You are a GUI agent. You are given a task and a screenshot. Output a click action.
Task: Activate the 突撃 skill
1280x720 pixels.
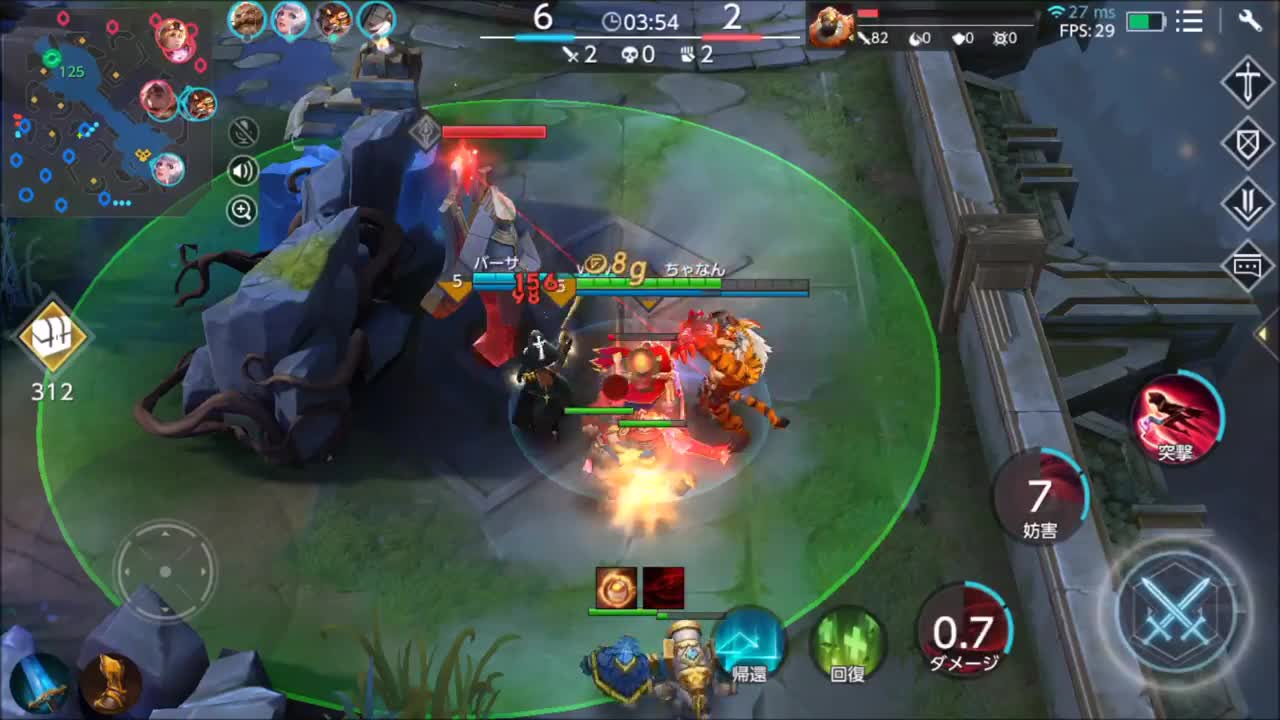[1177, 418]
